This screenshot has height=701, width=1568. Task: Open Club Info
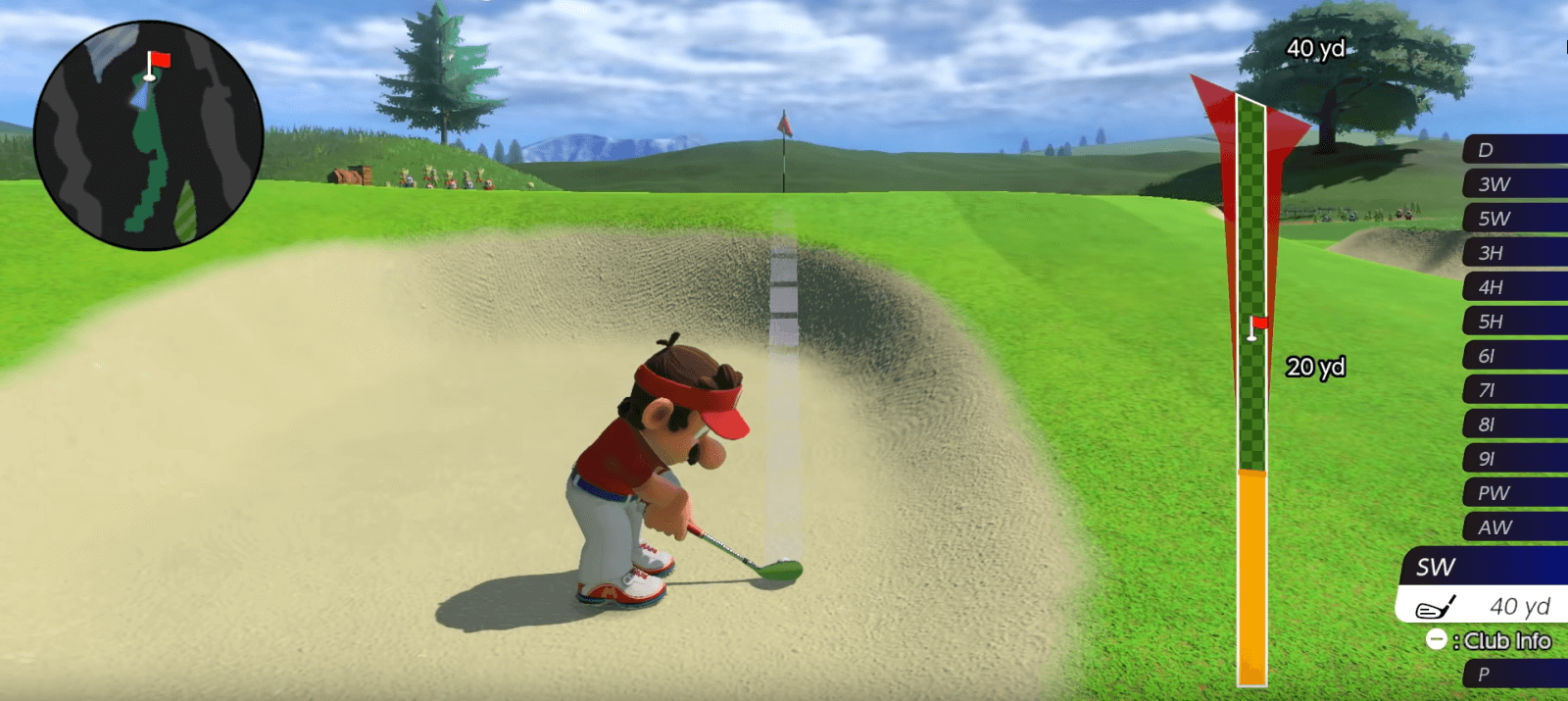tap(1490, 641)
